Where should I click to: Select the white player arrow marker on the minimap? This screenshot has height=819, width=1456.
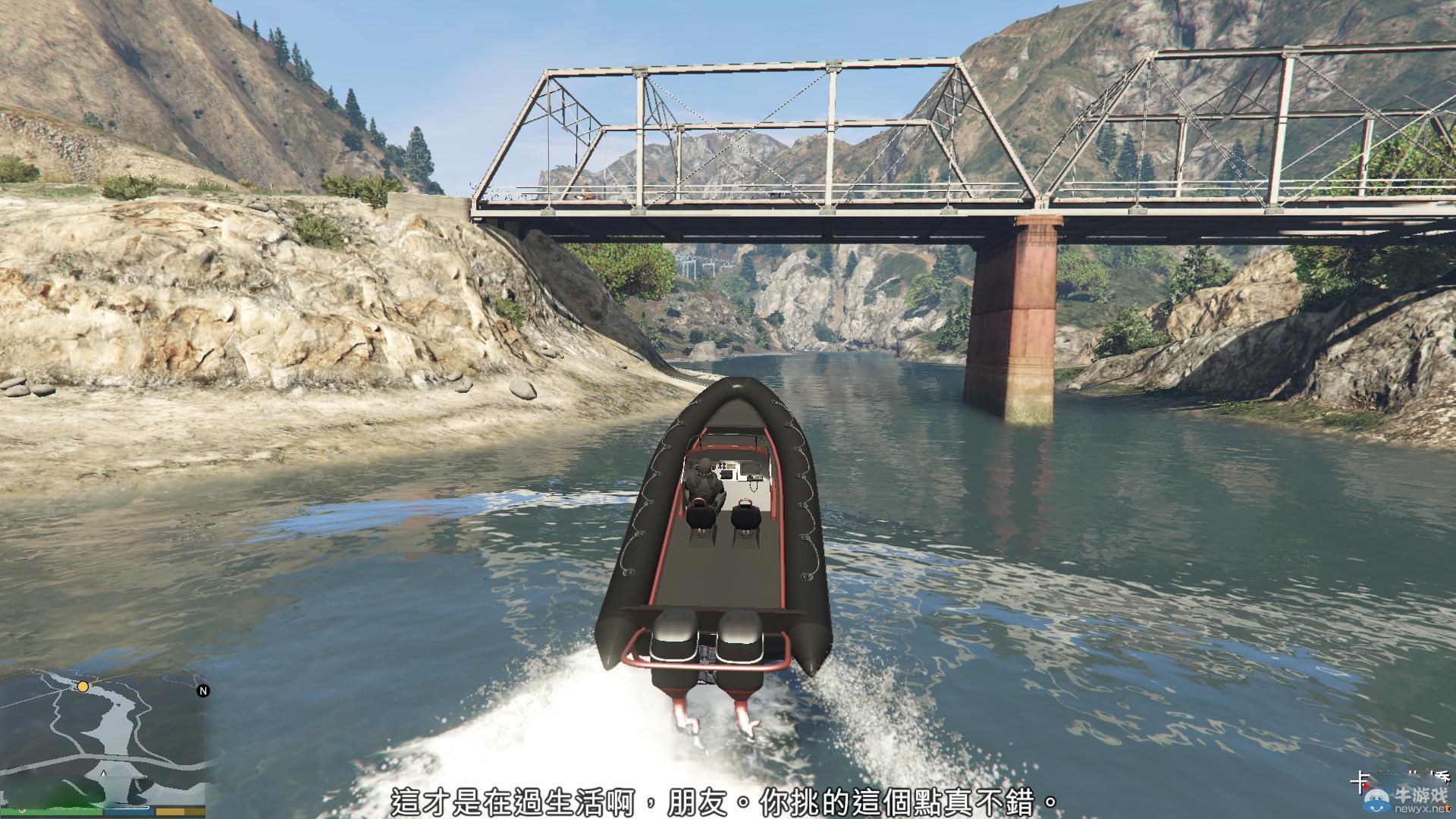(103, 773)
